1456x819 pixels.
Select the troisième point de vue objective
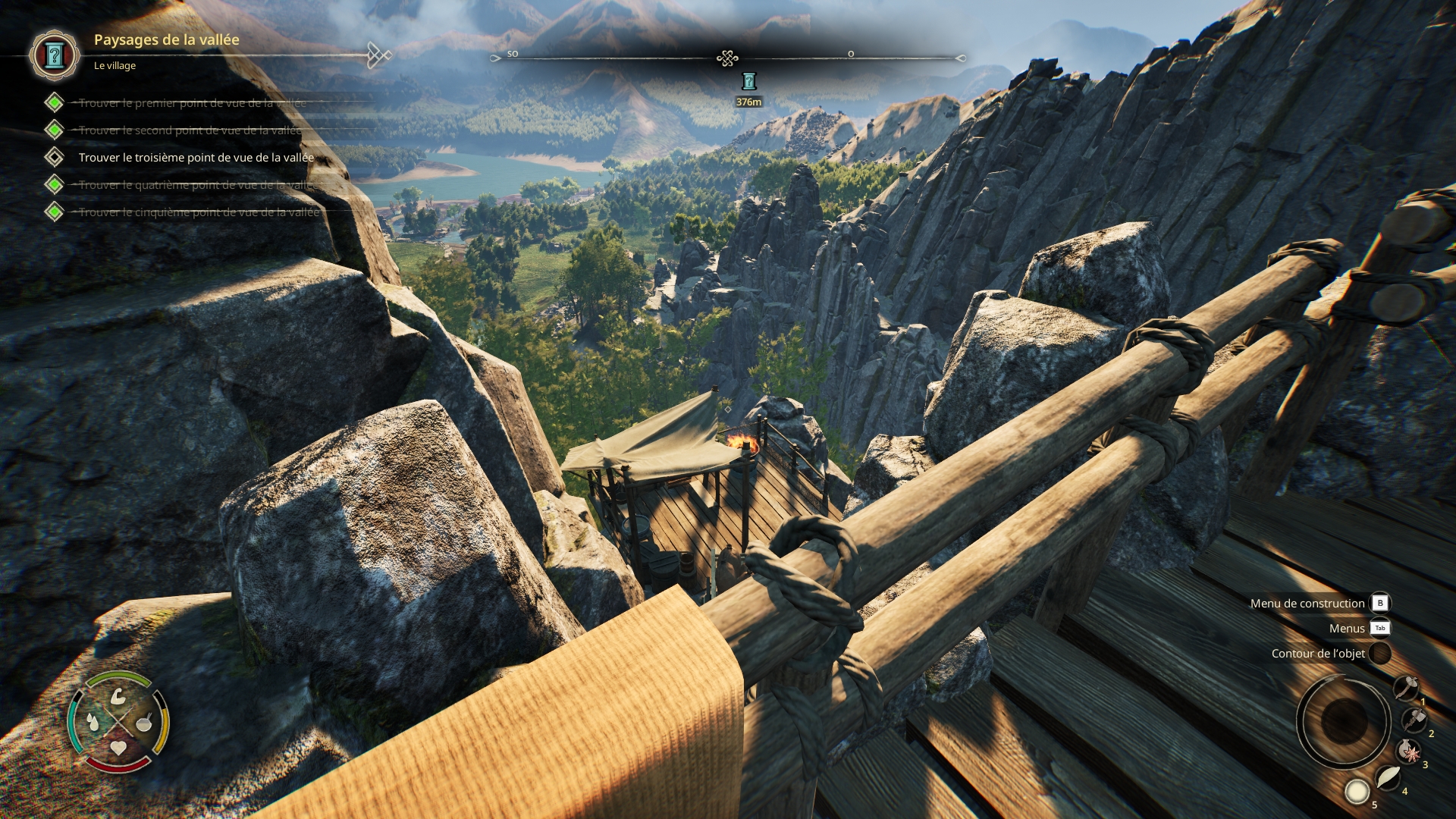click(x=196, y=158)
